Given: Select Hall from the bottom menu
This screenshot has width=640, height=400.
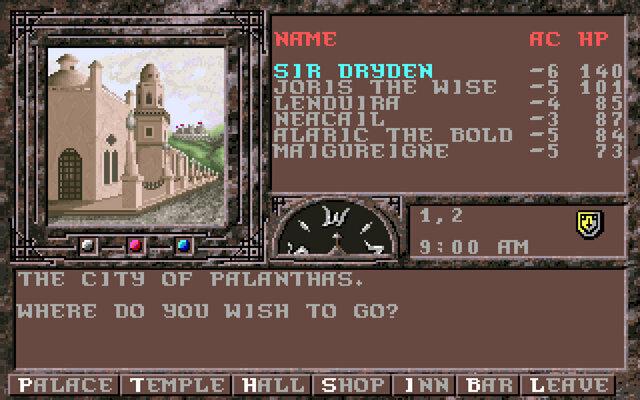Looking at the screenshot, I should (272, 385).
